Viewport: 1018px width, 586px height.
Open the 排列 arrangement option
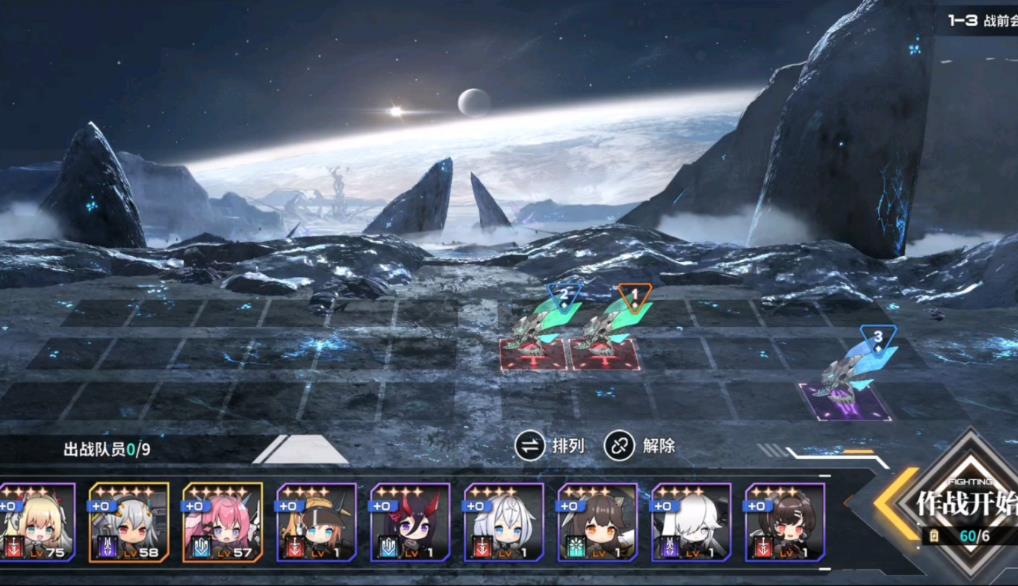(x=550, y=445)
